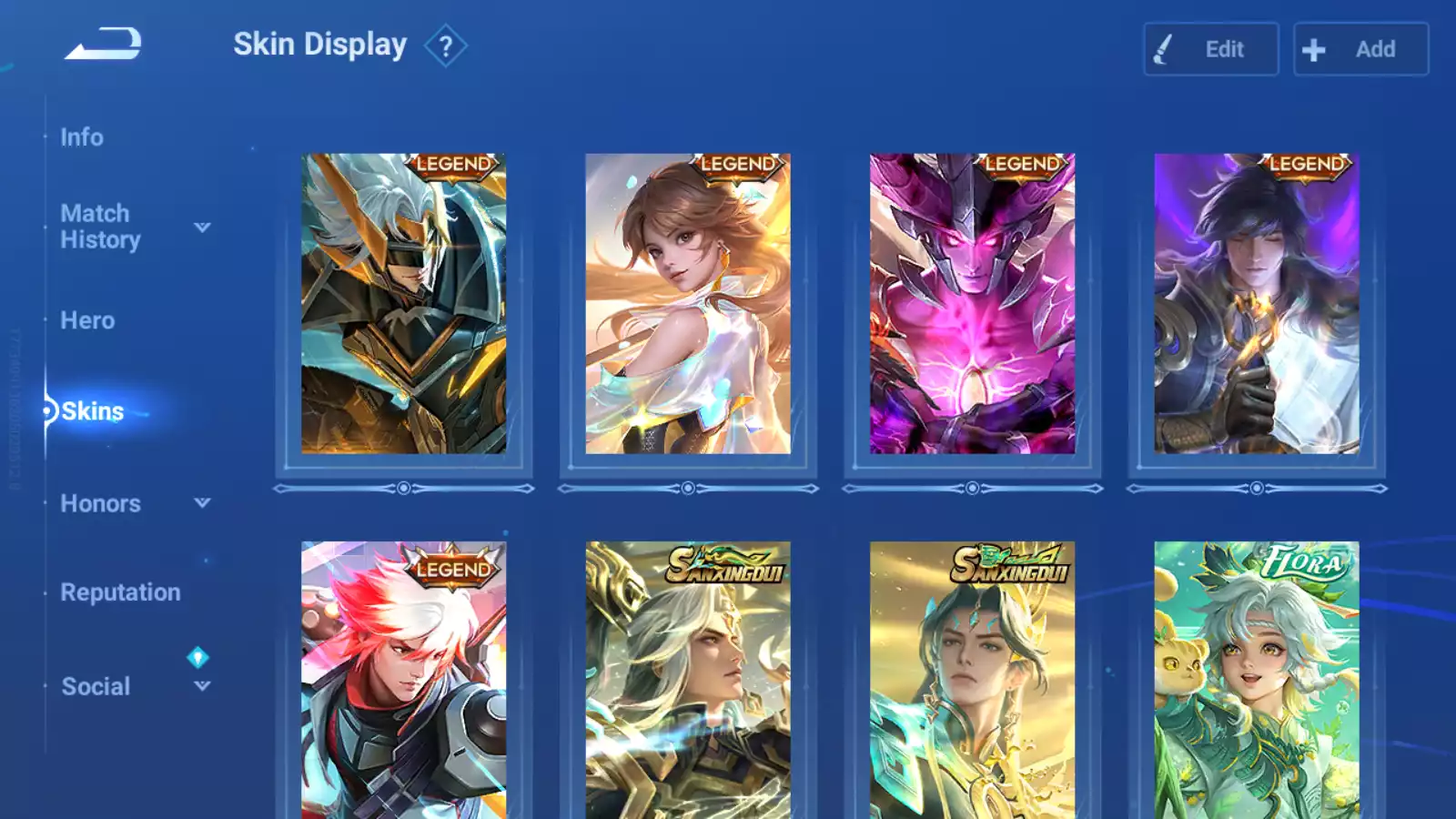Image resolution: width=1456 pixels, height=819 pixels.
Task: Open the Social section
Action: (x=96, y=686)
